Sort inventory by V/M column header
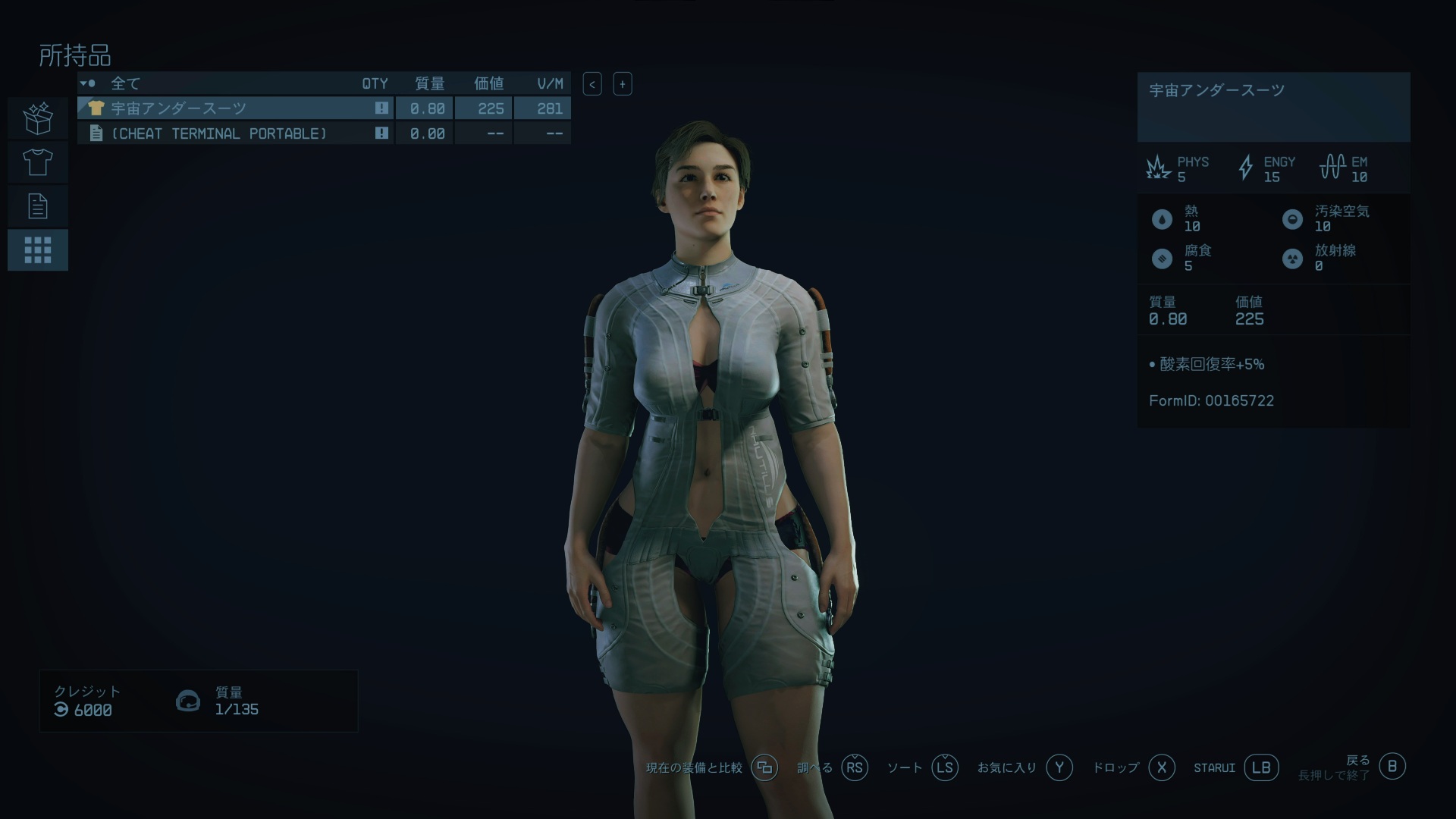Image resolution: width=1456 pixels, height=819 pixels. coord(550,83)
